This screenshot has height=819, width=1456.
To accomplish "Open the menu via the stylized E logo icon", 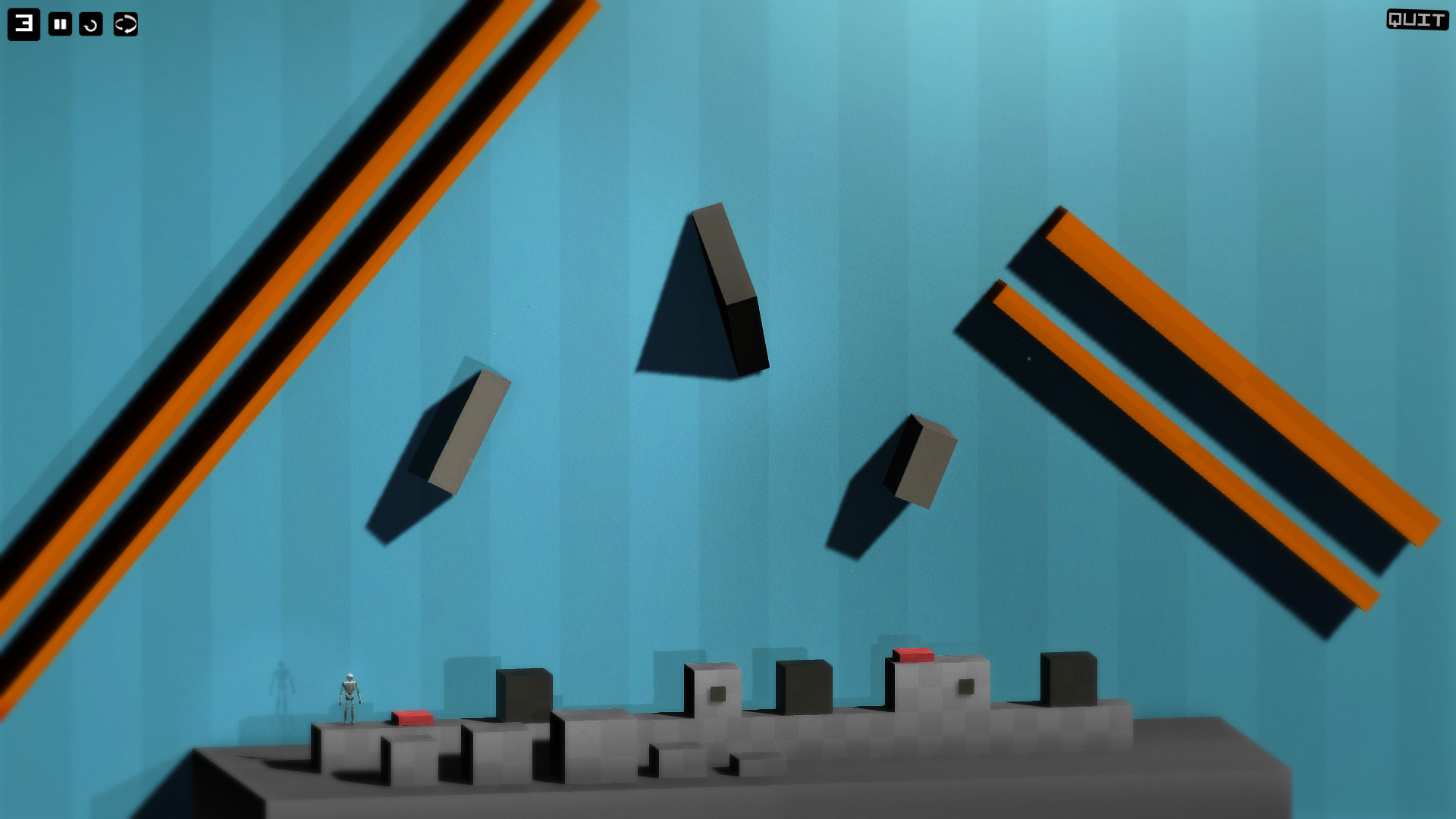I will pyautogui.click(x=23, y=22).
